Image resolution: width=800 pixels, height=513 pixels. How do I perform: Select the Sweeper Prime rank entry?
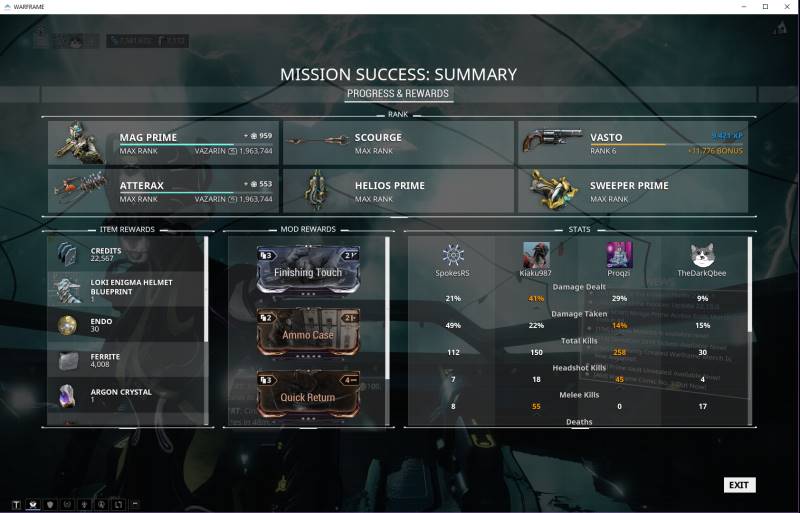632,190
